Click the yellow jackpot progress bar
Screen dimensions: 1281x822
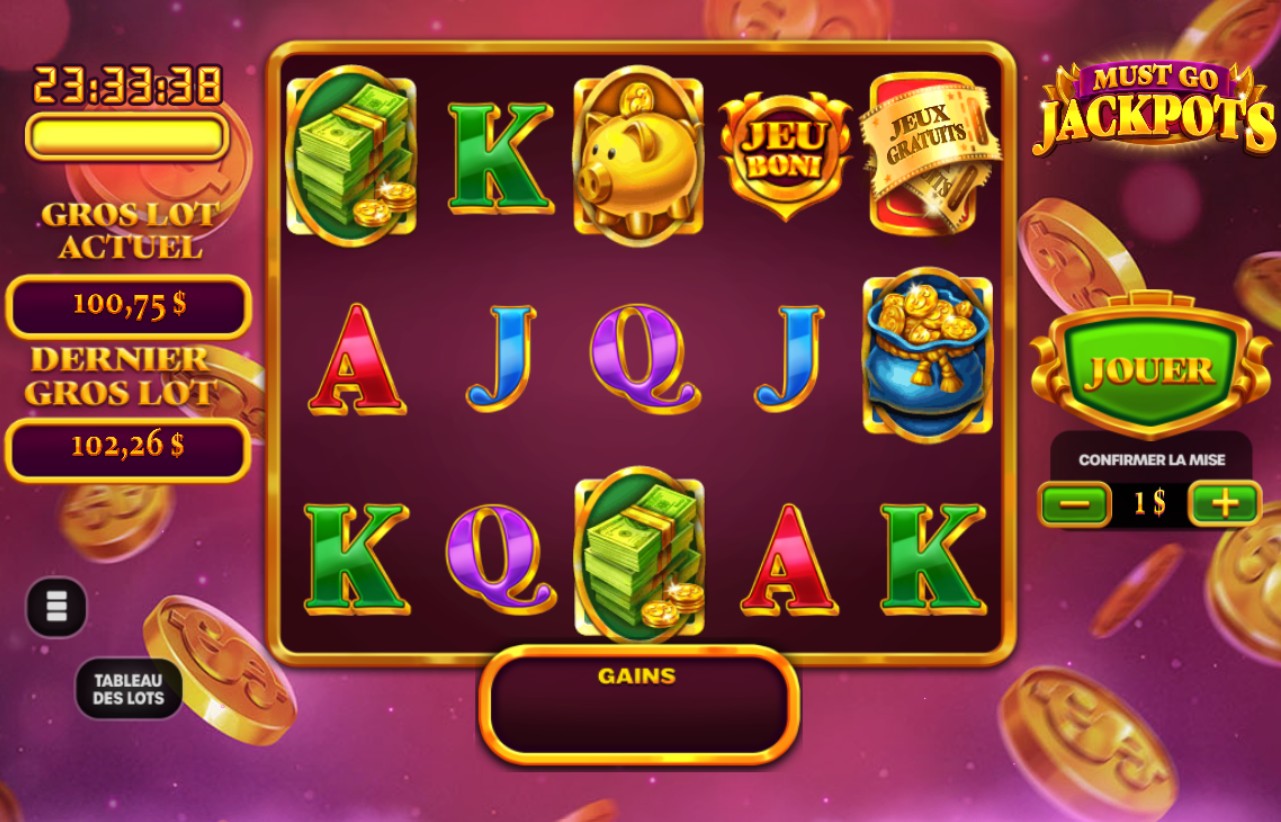coord(126,139)
